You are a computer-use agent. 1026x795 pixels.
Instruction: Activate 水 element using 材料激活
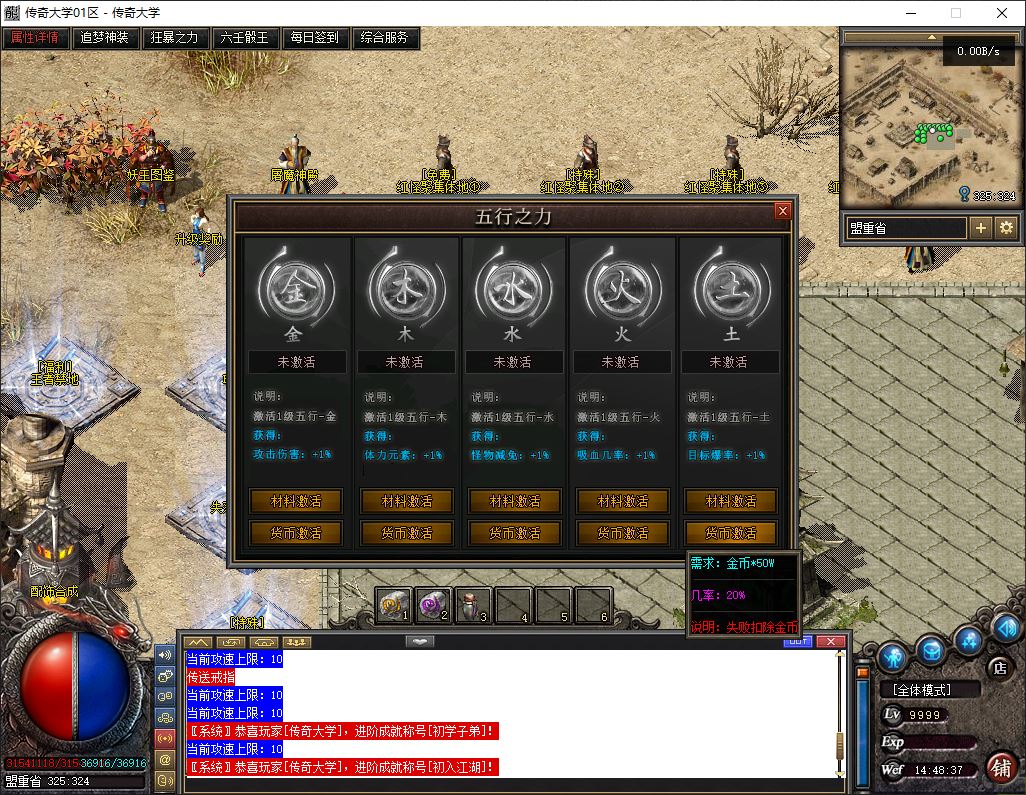[514, 501]
